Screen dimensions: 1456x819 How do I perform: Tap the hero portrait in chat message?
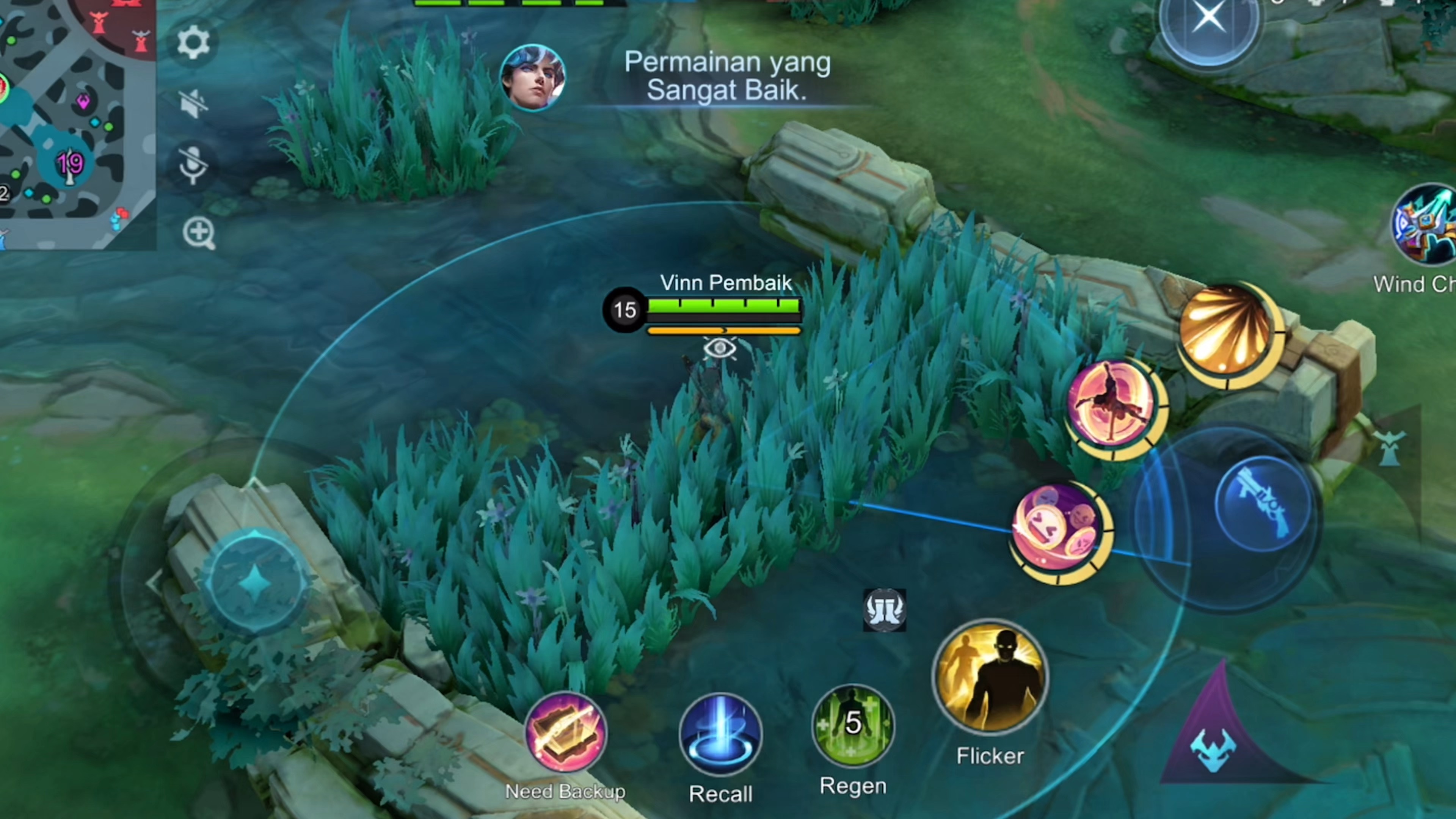(x=532, y=77)
